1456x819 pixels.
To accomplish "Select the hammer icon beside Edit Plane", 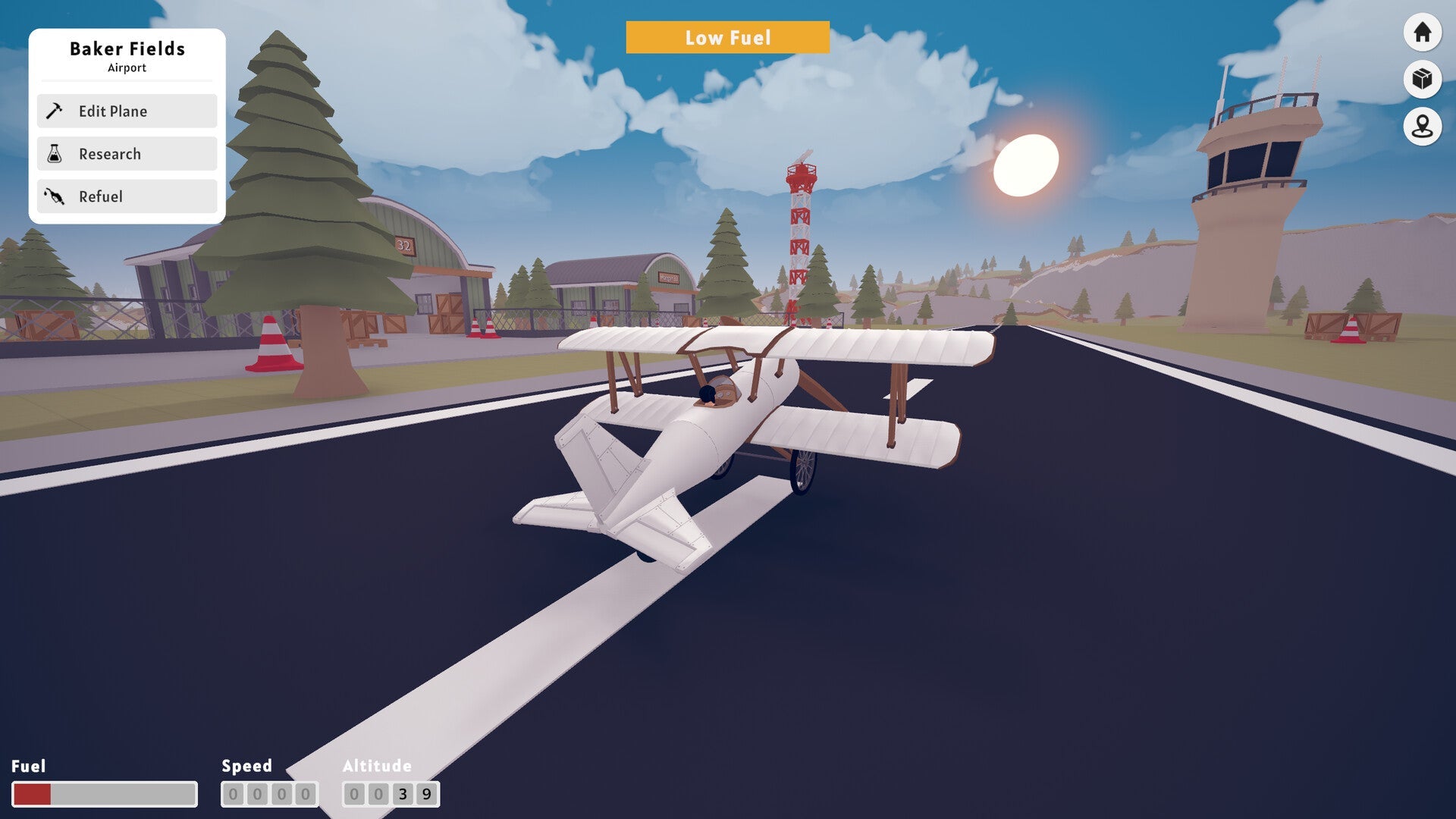I will (55, 111).
